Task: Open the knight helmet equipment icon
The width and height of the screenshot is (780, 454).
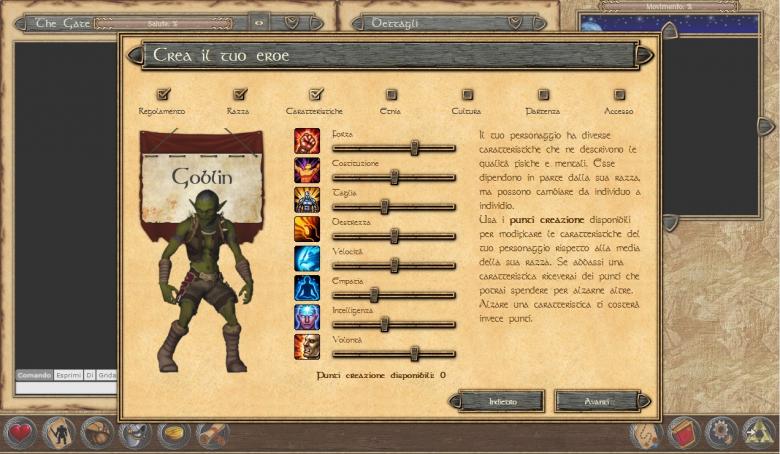Action: [x=135, y=433]
